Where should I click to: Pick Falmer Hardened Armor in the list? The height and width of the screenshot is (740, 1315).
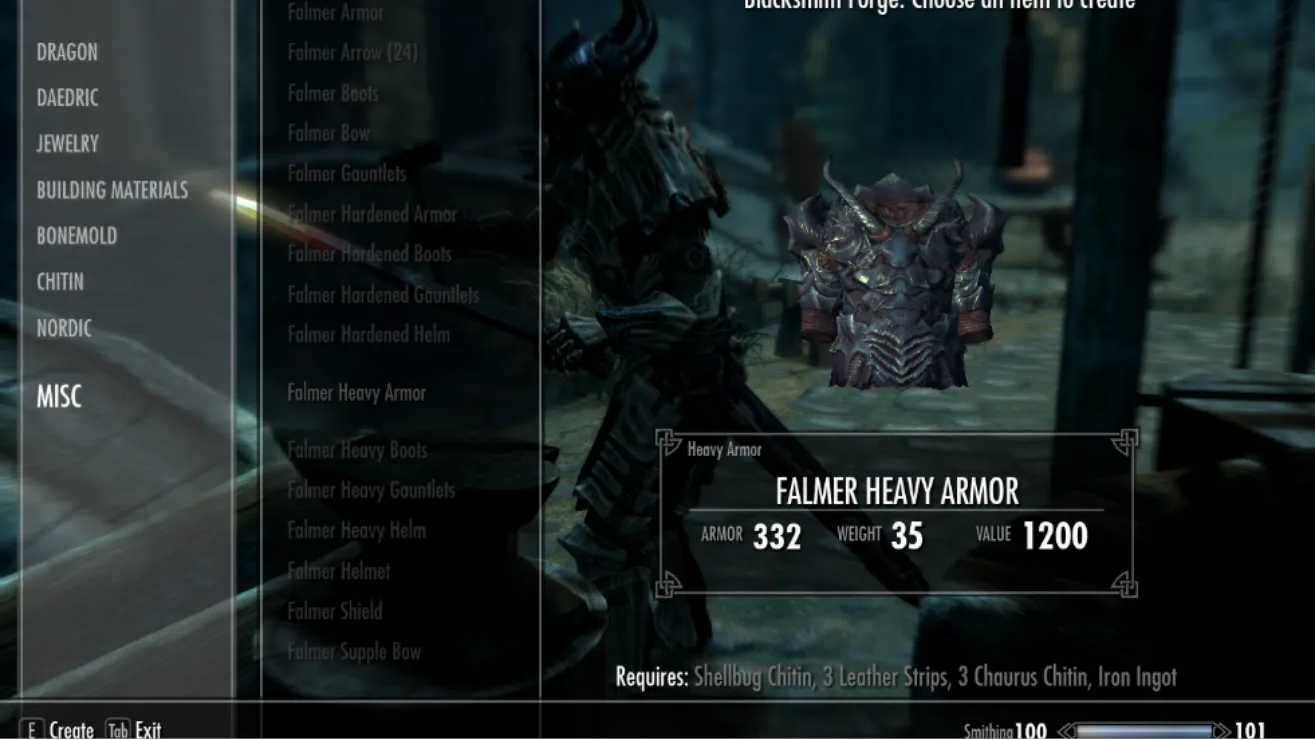(x=372, y=214)
